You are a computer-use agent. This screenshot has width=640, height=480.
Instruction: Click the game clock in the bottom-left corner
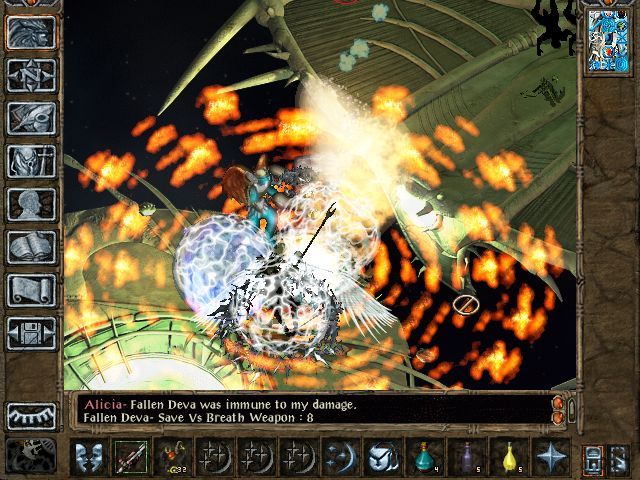pyautogui.click(x=31, y=456)
